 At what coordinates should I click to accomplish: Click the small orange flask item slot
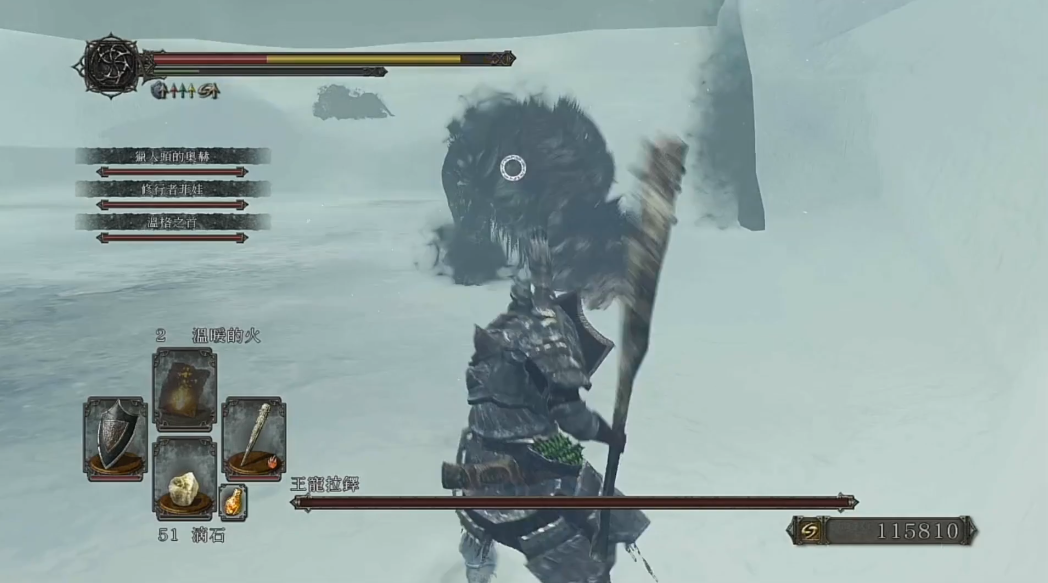click(x=232, y=501)
